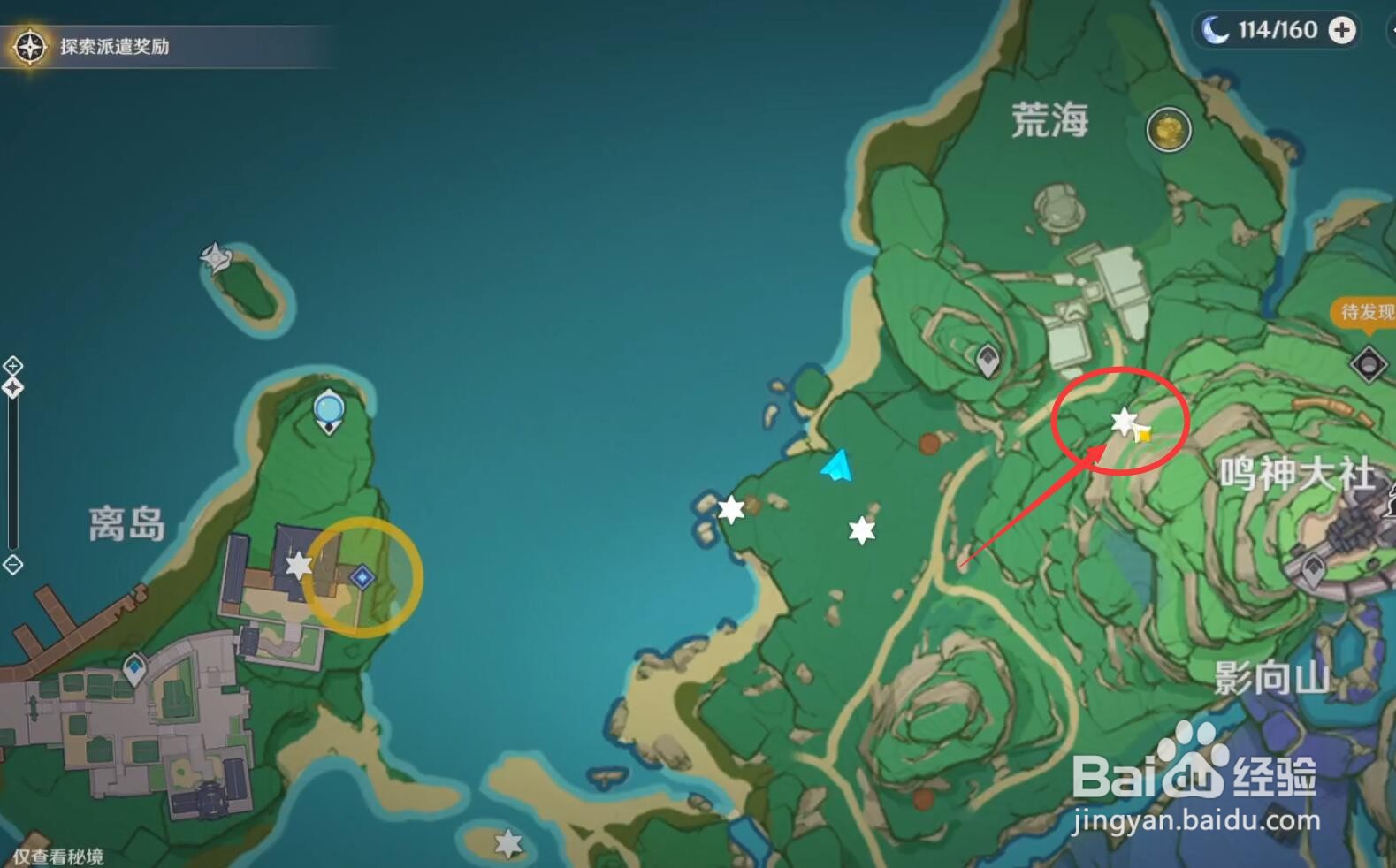Click the star pin inside the red circle
The width and height of the screenshot is (1396, 868).
point(1121,425)
